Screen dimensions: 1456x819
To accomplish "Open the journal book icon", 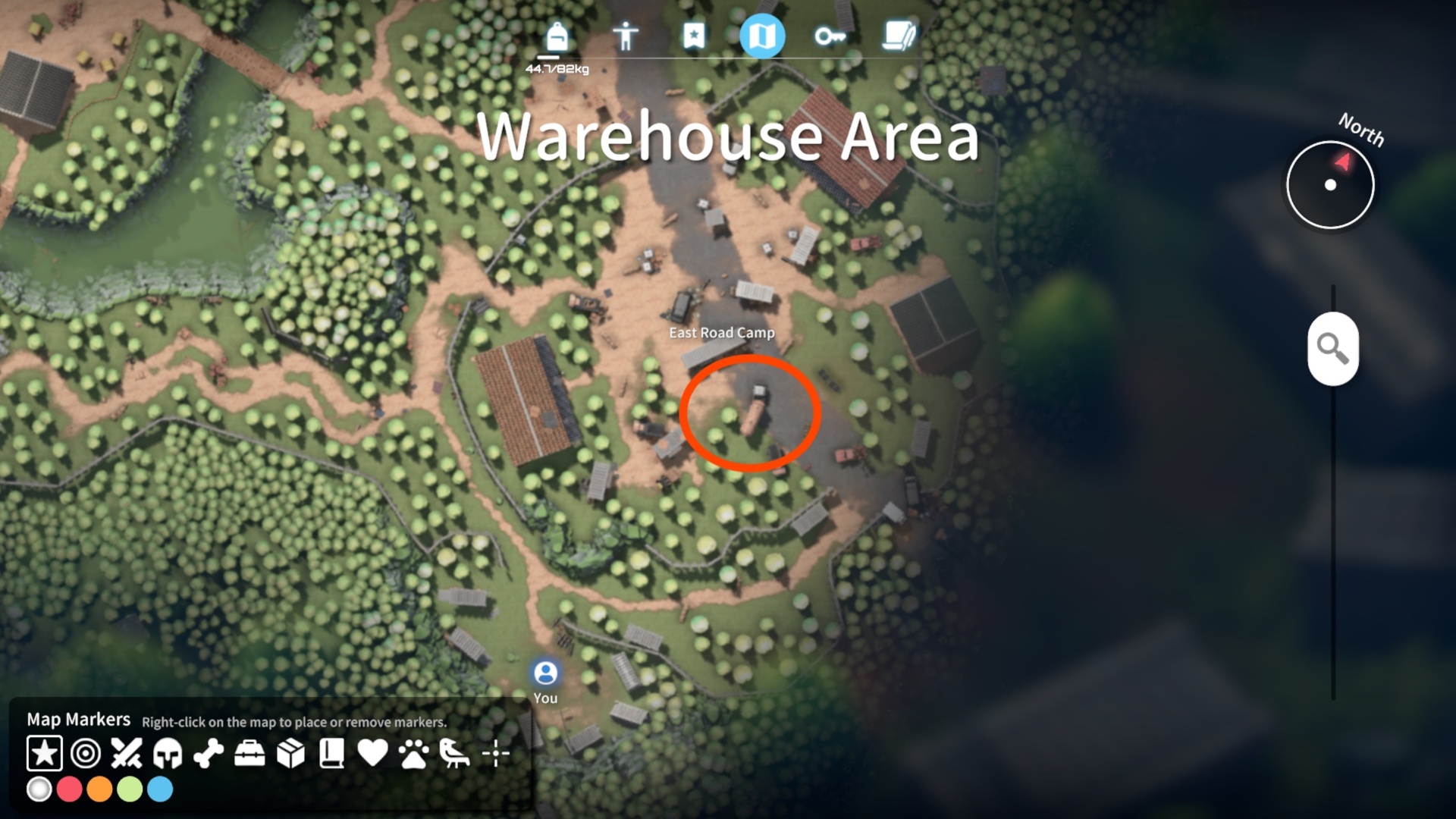I will pos(899,35).
